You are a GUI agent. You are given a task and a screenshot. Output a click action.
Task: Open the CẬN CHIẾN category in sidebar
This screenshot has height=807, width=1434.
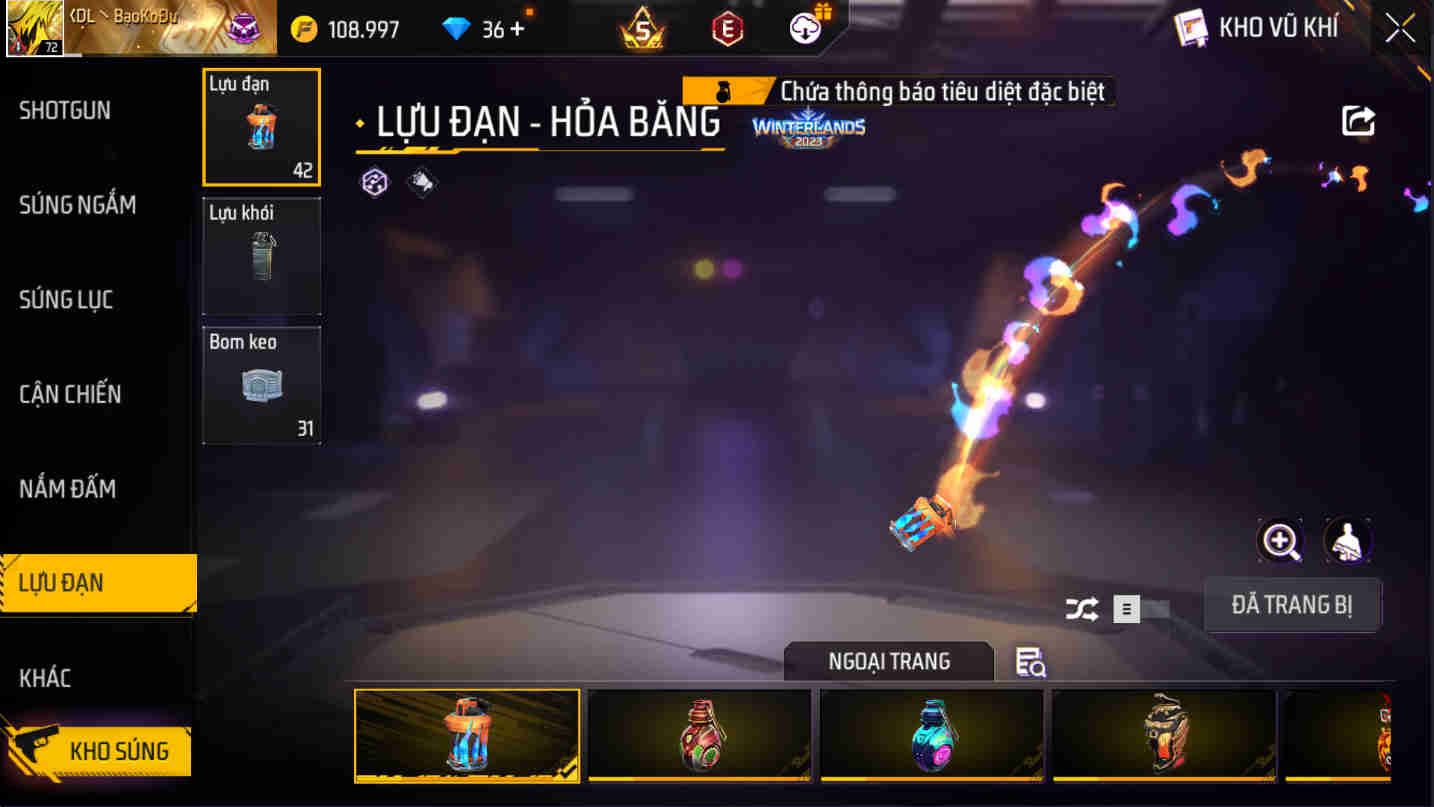click(x=70, y=394)
